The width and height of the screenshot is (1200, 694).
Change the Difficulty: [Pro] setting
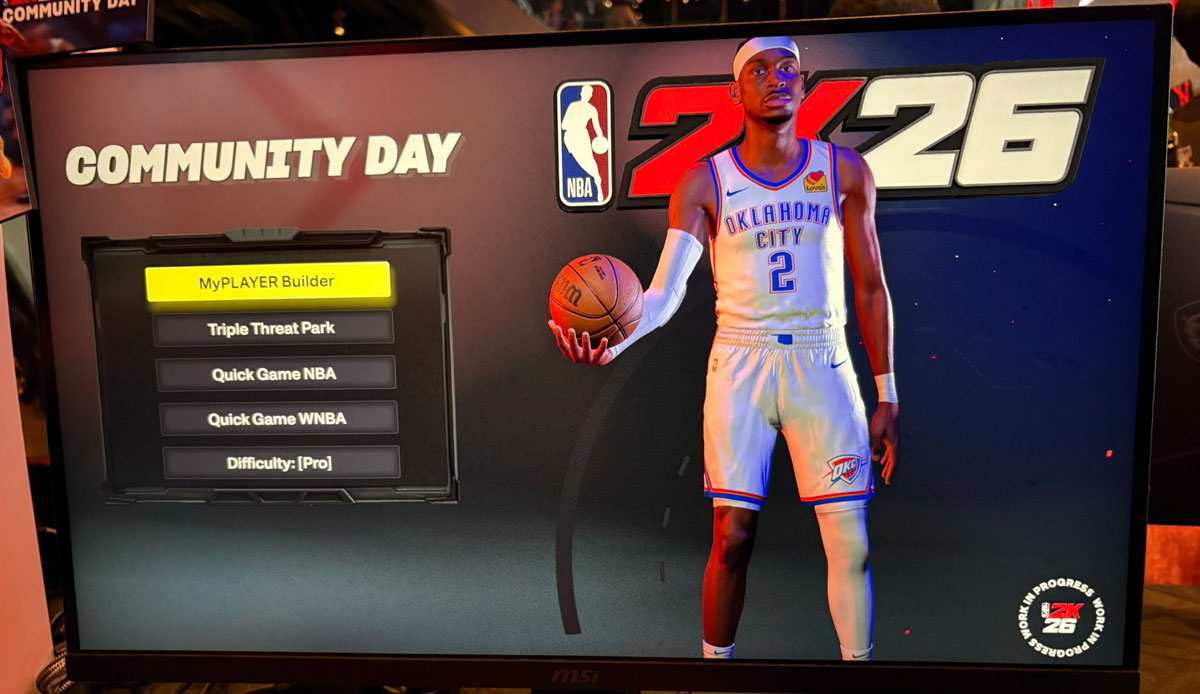pos(280,463)
